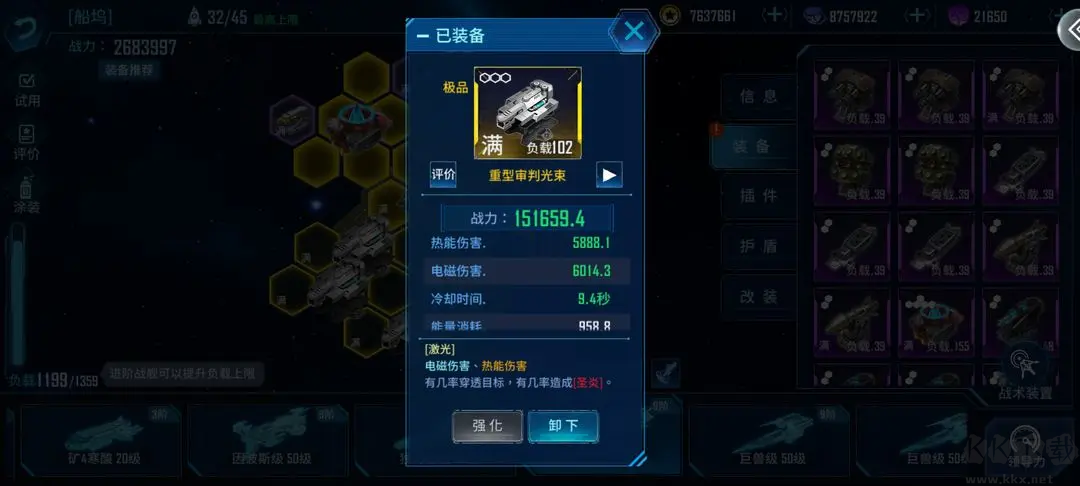Image resolution: width=1080 pixels, height=486 pixels.
Task: Open the 插件 plugins tab
Action: click(x=758, y=196)
